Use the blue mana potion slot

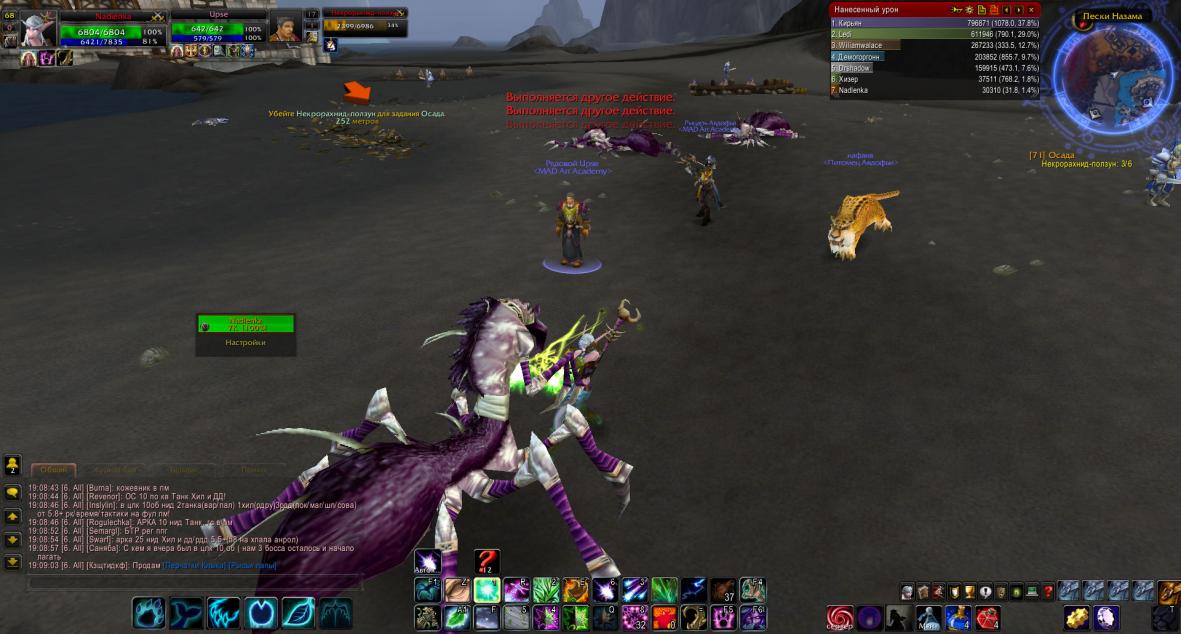coord(957,617)
